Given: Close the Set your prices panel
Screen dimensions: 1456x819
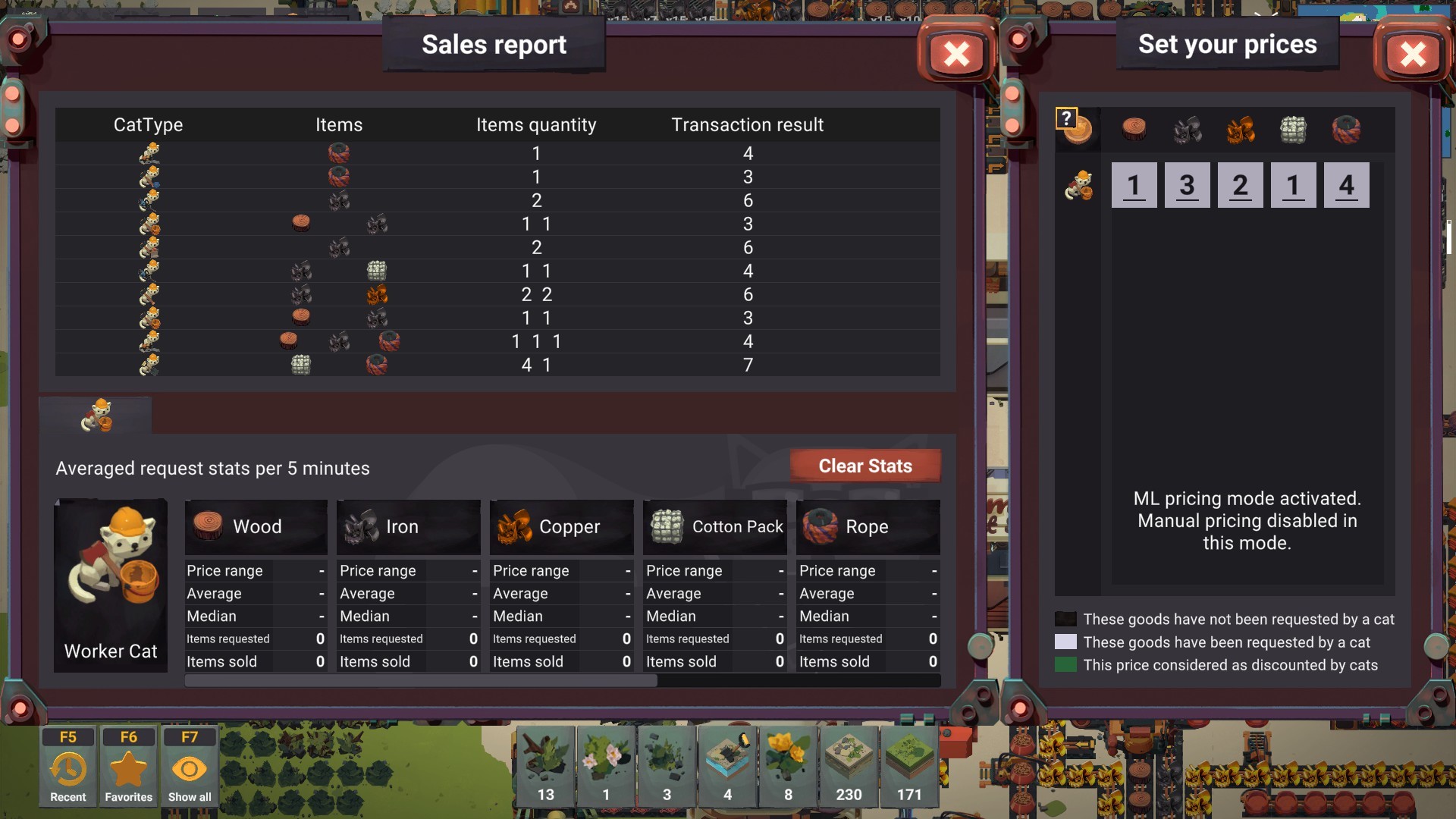Looking at the screenshot, I should point(1413,54).
